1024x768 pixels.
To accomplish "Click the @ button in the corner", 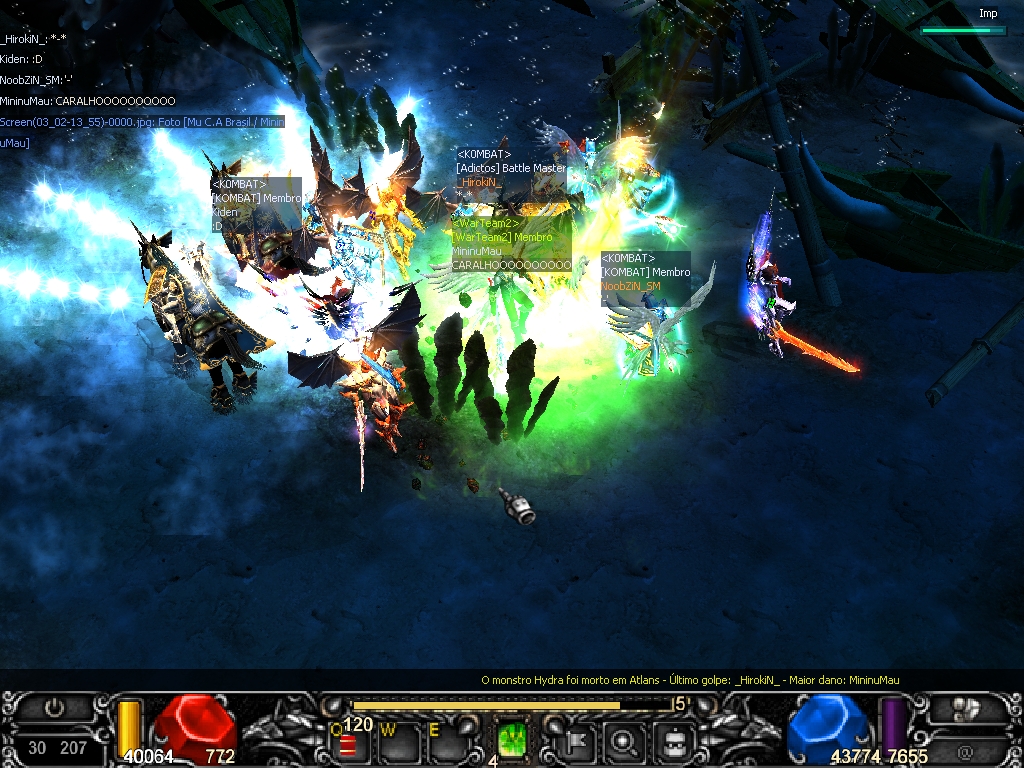I will coord(965,749).
